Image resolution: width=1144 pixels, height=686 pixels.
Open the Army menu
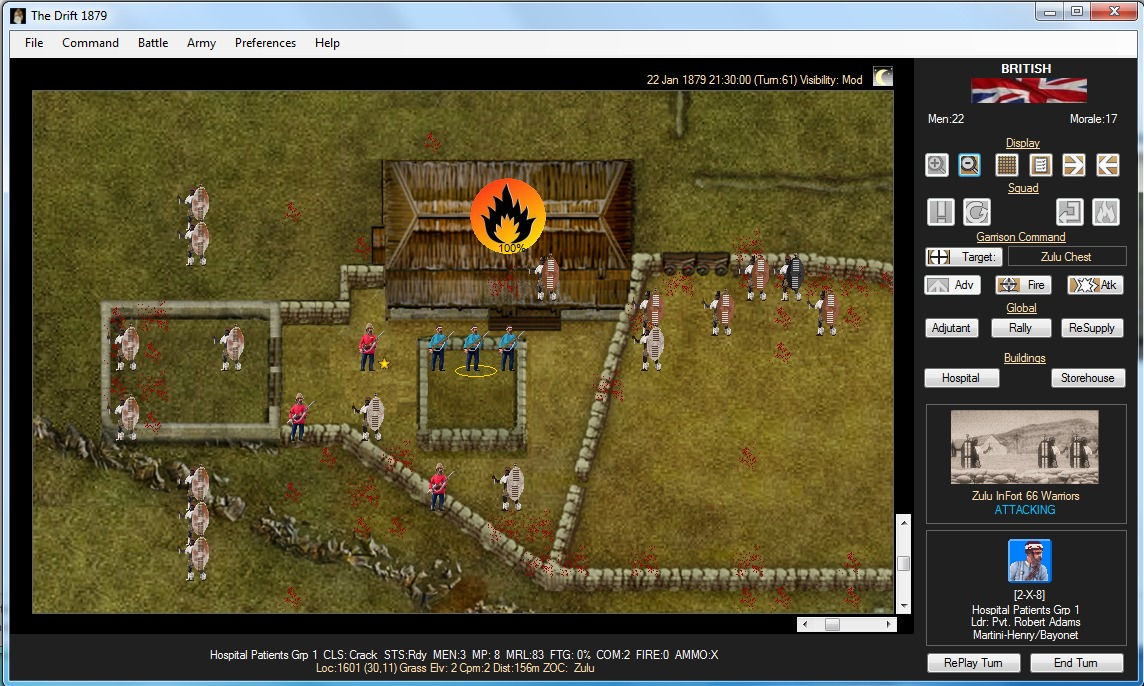point(201,43)
